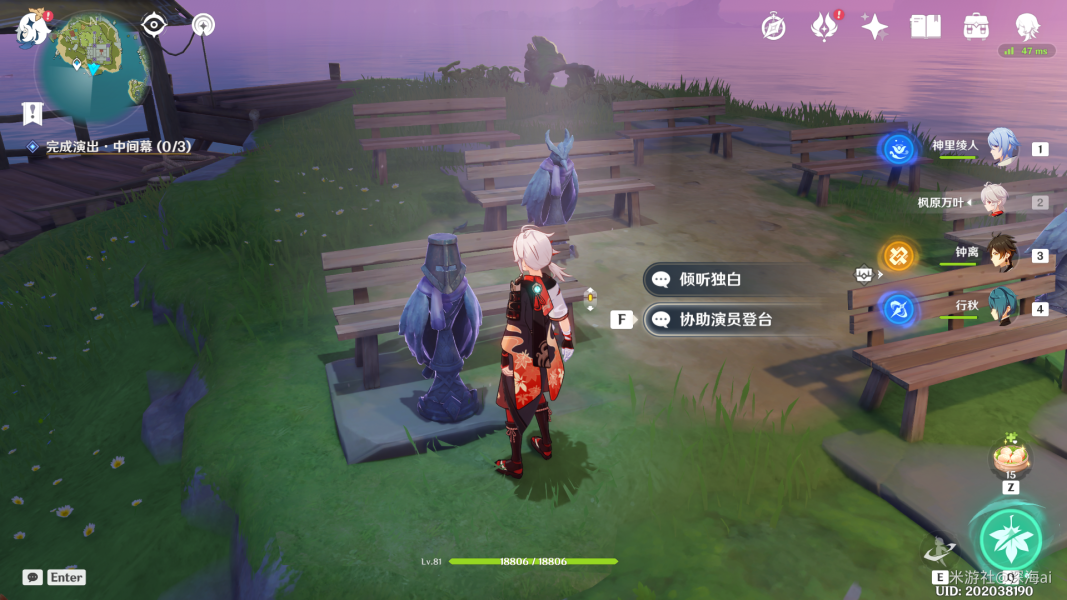This screenshot has width=1067, height=600.
Task: Choose the dialogue option 协助演员登台
Action: pyautogui.click(x=725, y=320)
